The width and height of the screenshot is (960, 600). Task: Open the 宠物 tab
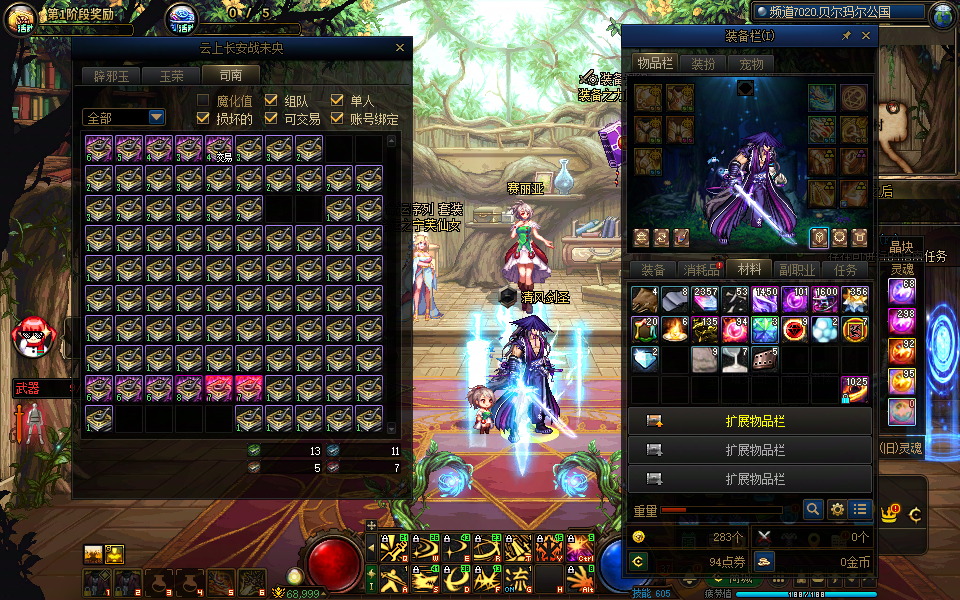tap(750, 64)
